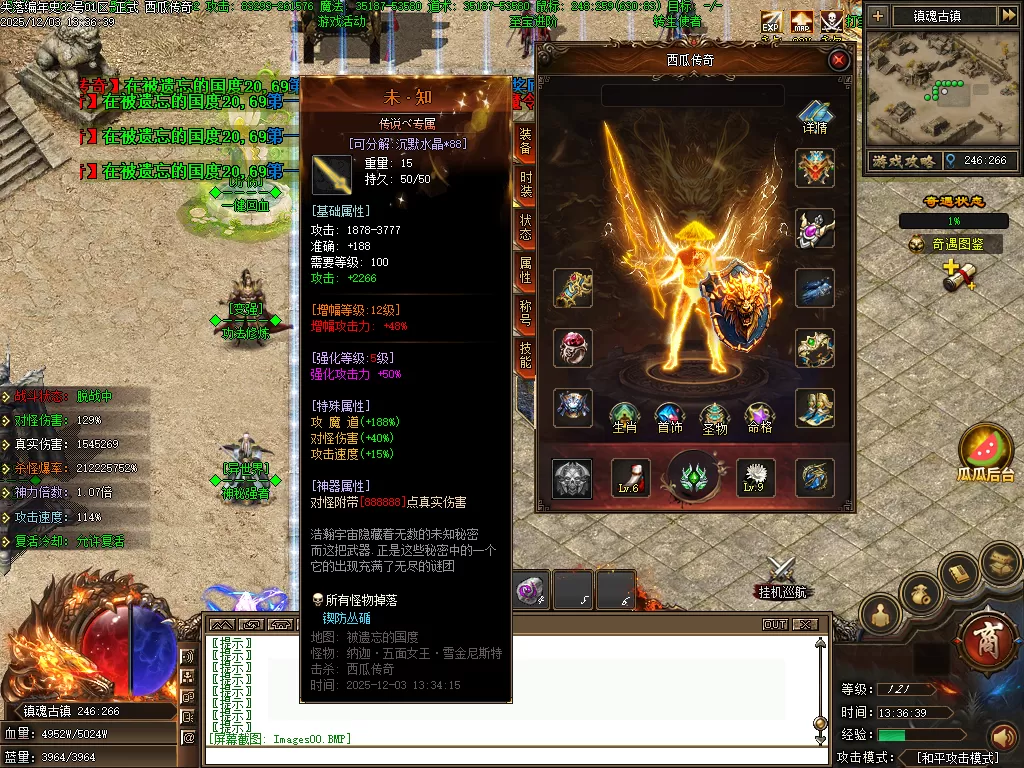Select the equipped red gem ring slot

coord(573,349)
